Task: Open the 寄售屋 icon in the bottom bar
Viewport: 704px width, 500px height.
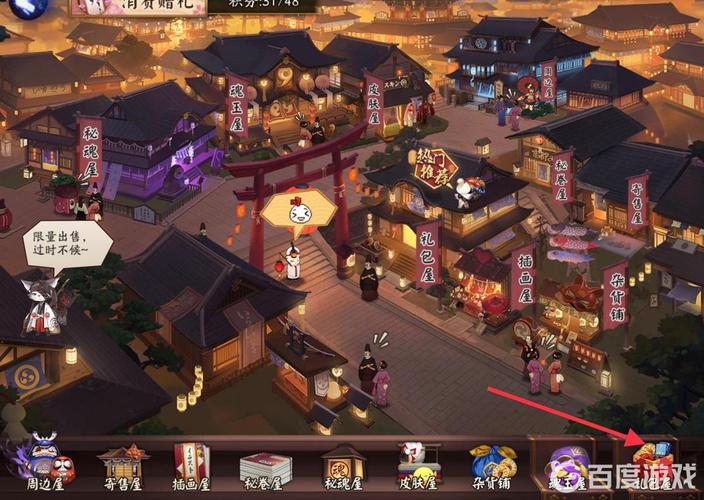Action: point(123,465)
